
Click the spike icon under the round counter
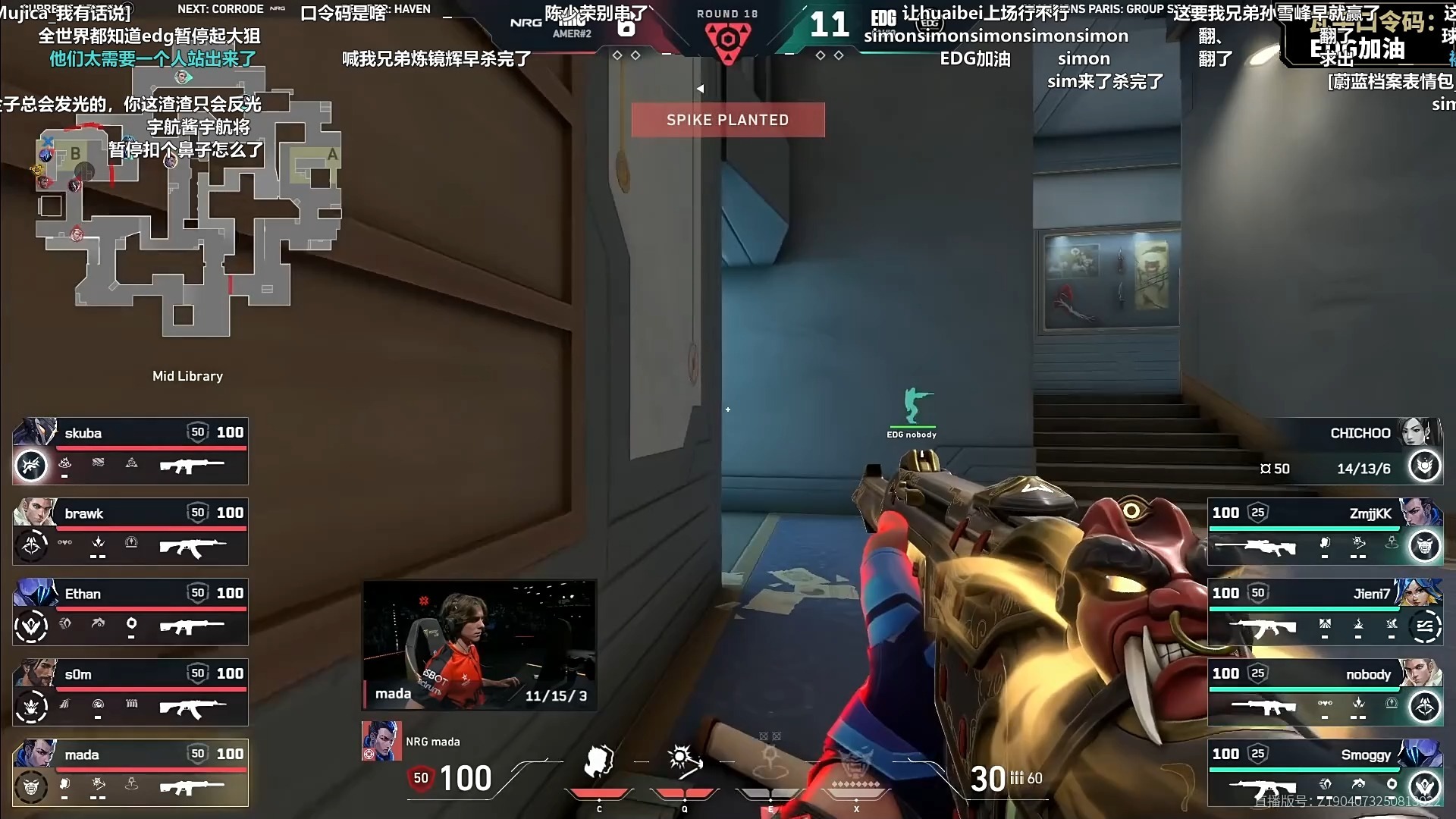pyautogui.click(x=728, y=40)
